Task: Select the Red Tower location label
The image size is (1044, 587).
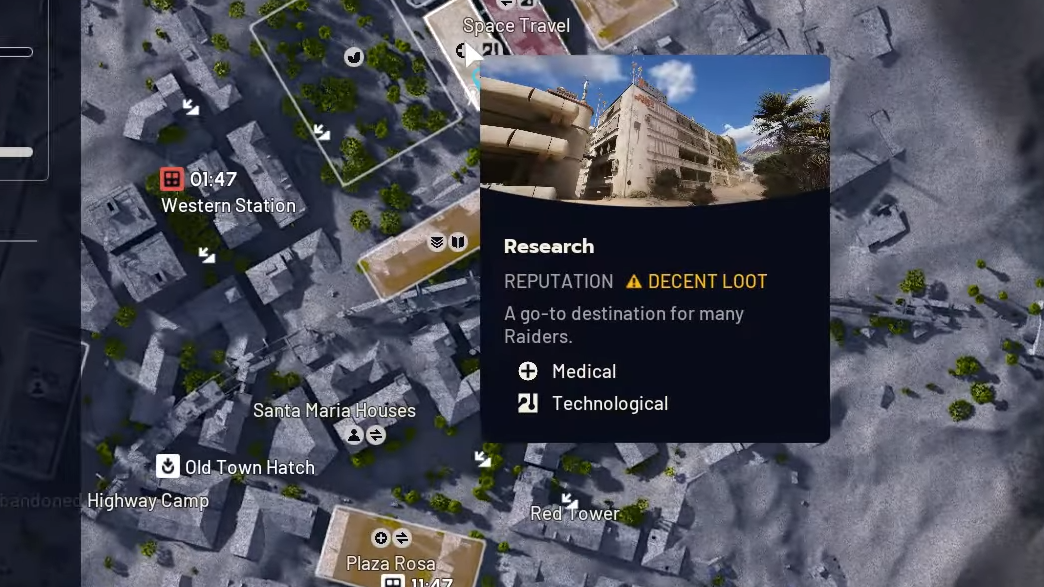Action: pyautogui.click(x=575, y=514)
